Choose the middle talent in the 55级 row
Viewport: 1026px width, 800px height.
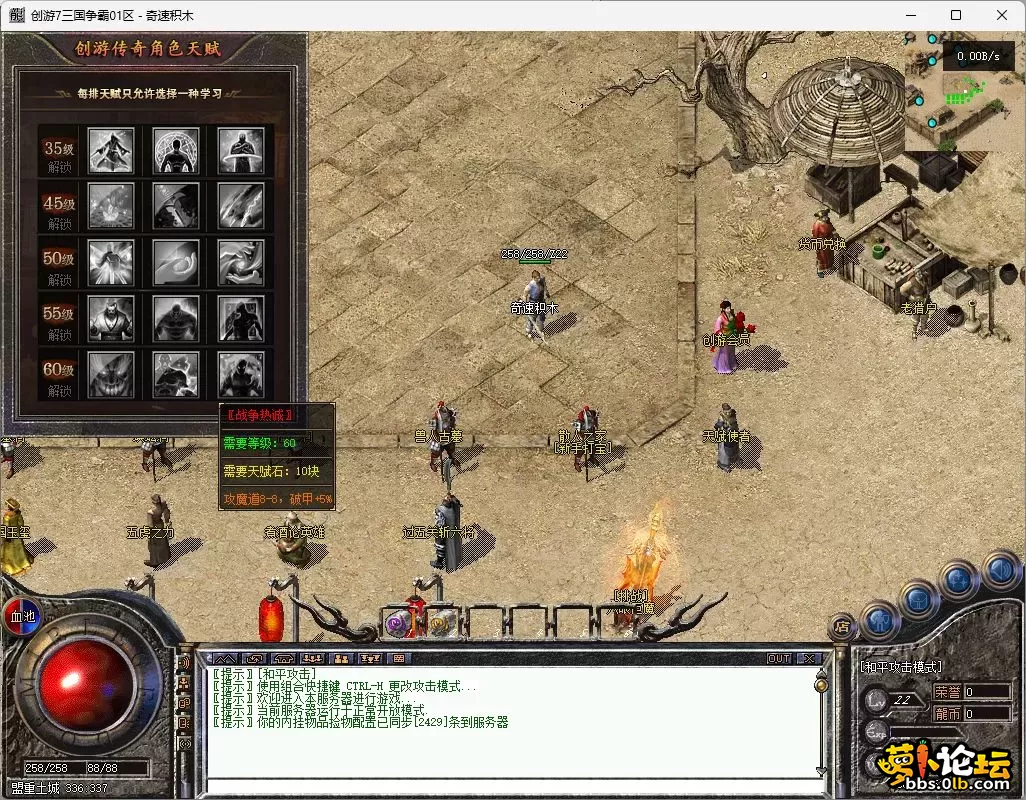click(x=176, y=320)
